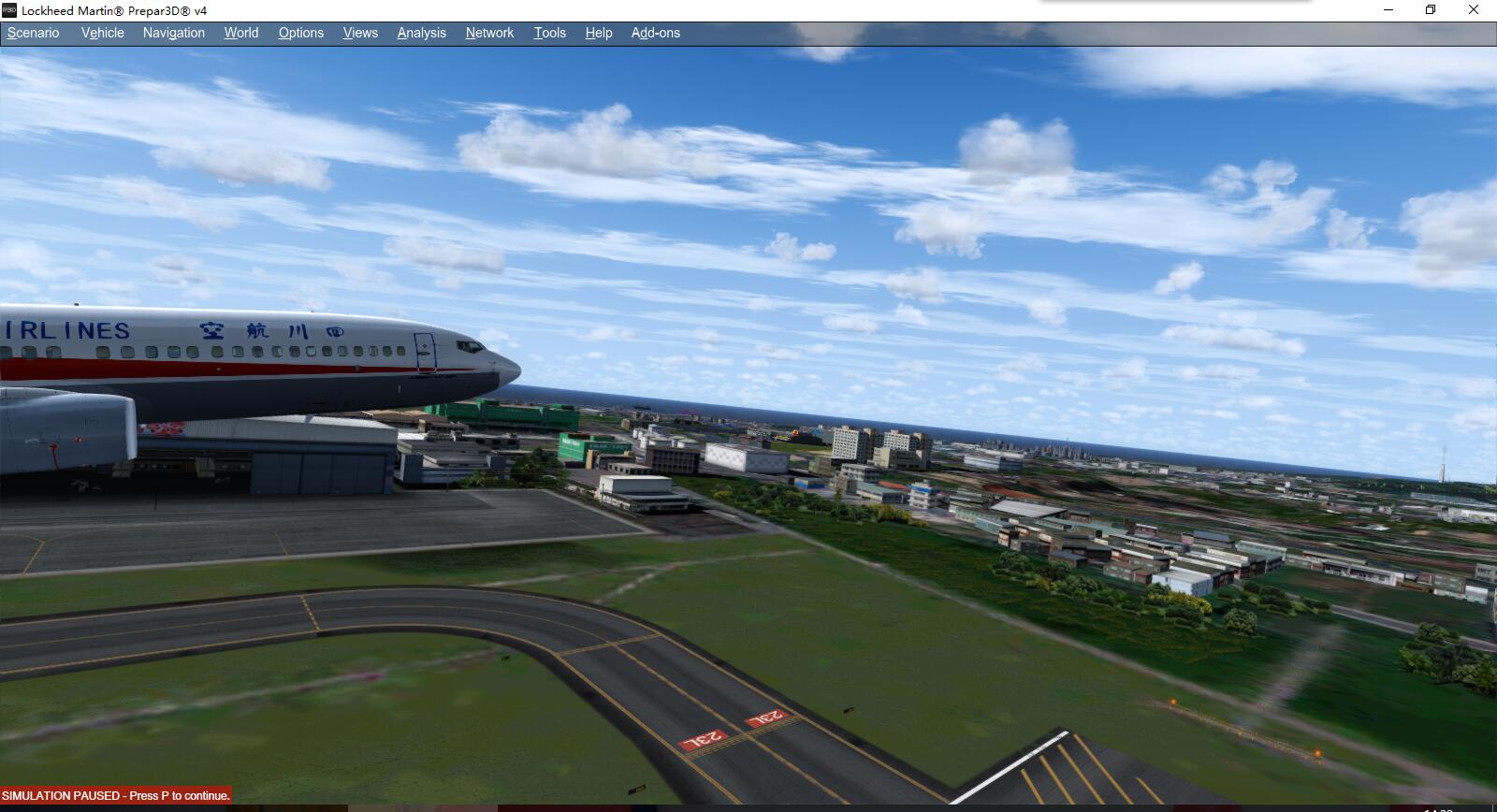Open the Analysis menu

click(x=421, y=33)
